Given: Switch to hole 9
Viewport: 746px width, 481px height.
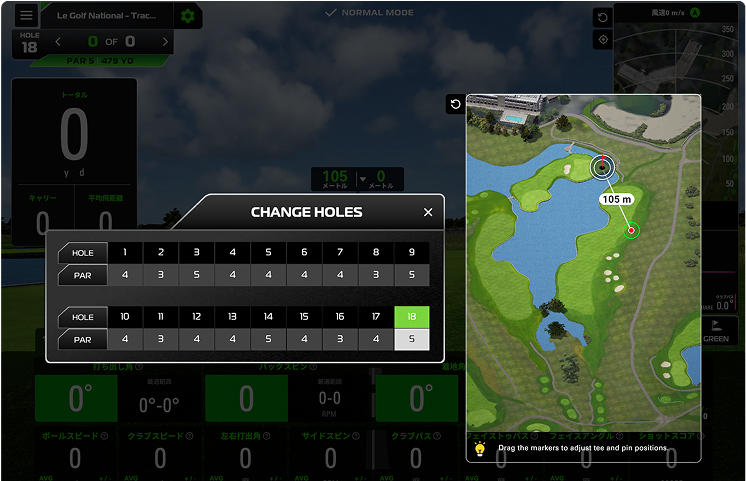Looking at the screenshot, I should point(412,253).
